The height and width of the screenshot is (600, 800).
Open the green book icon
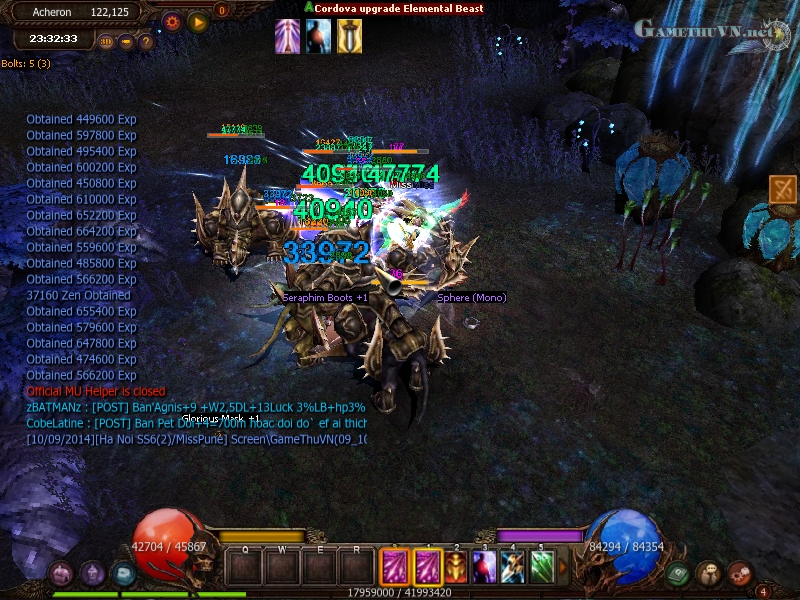680,574
